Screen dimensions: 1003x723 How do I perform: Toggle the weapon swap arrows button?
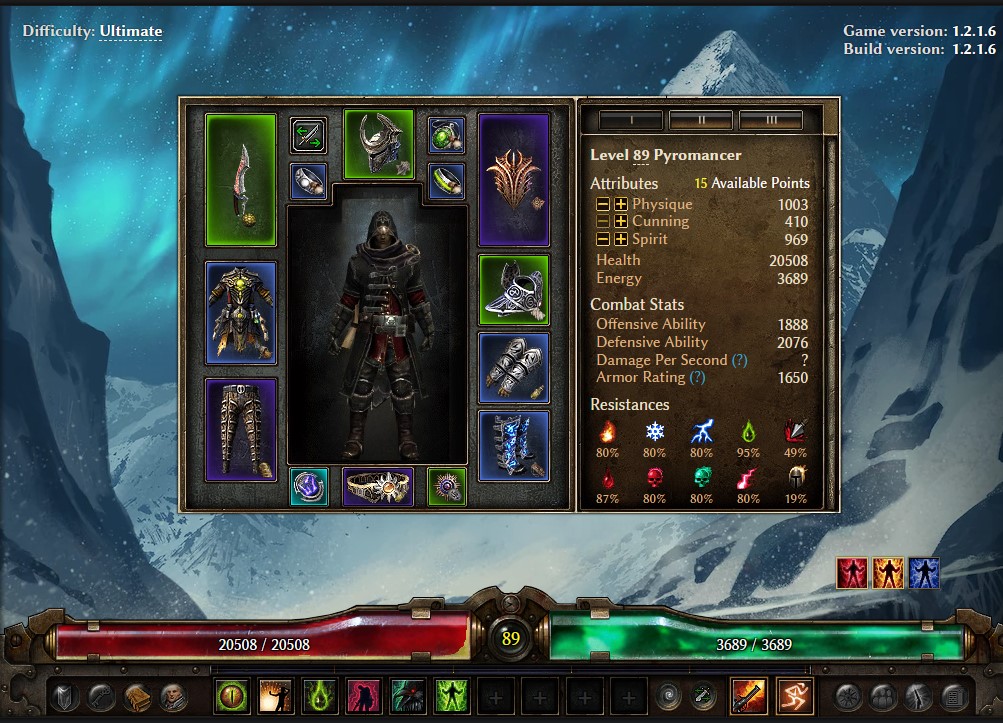click(309, 135)
